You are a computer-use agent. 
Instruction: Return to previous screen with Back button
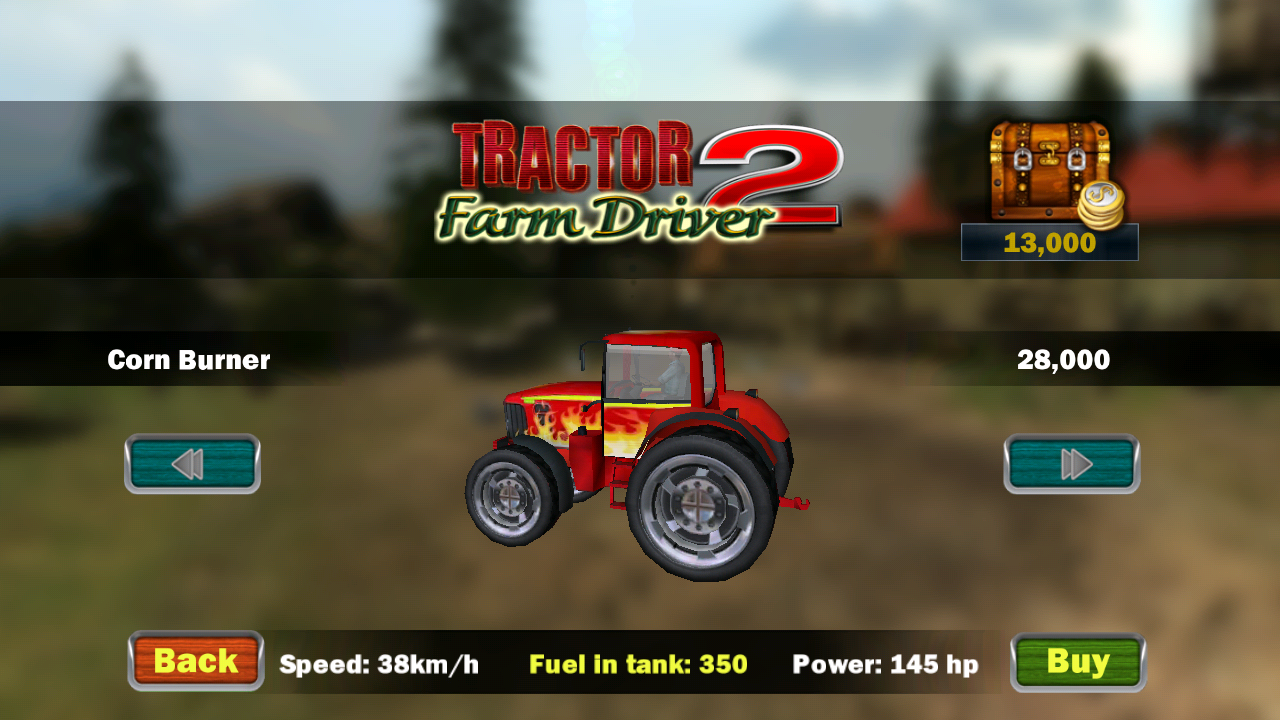(x=195, y=661)
